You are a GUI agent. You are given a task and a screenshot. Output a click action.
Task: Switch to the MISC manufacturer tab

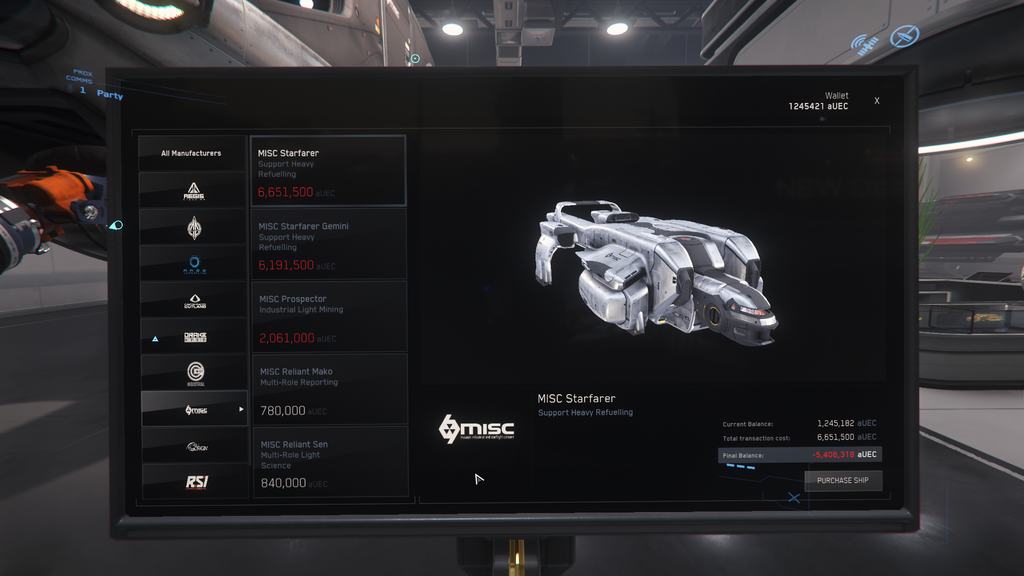click(194, 409)
